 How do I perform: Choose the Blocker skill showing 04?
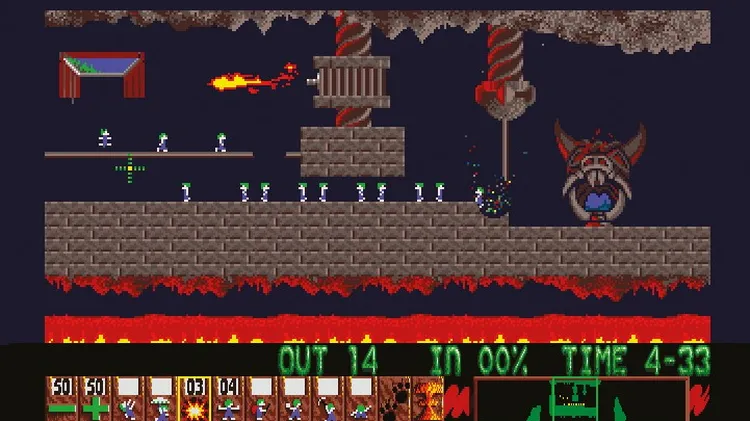[227, 400]
